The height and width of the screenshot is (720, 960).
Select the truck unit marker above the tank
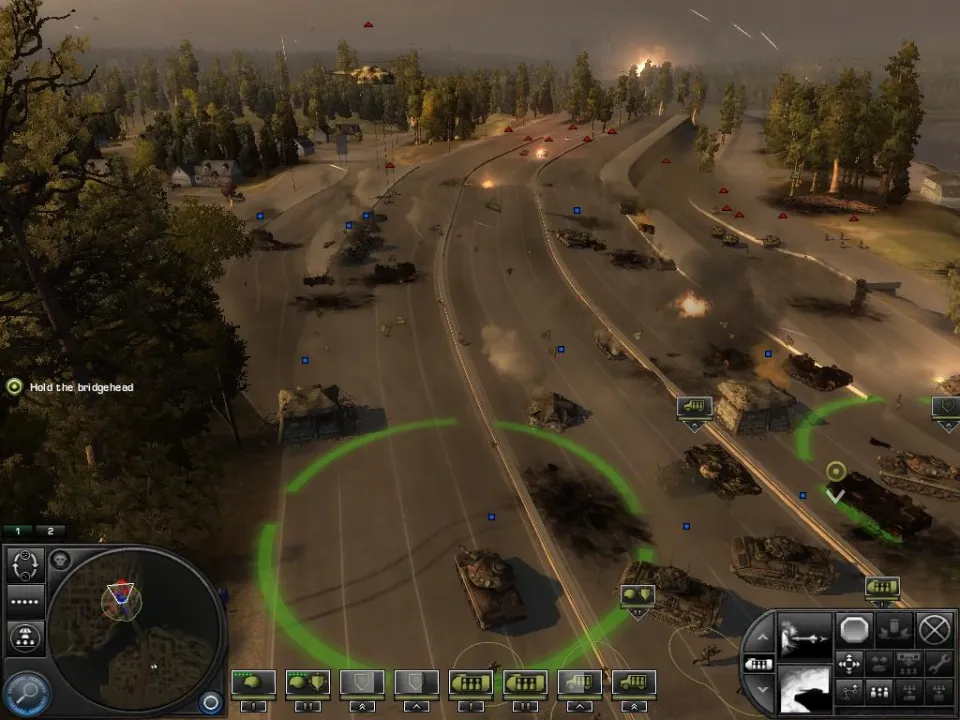click(x=694, y=407)
